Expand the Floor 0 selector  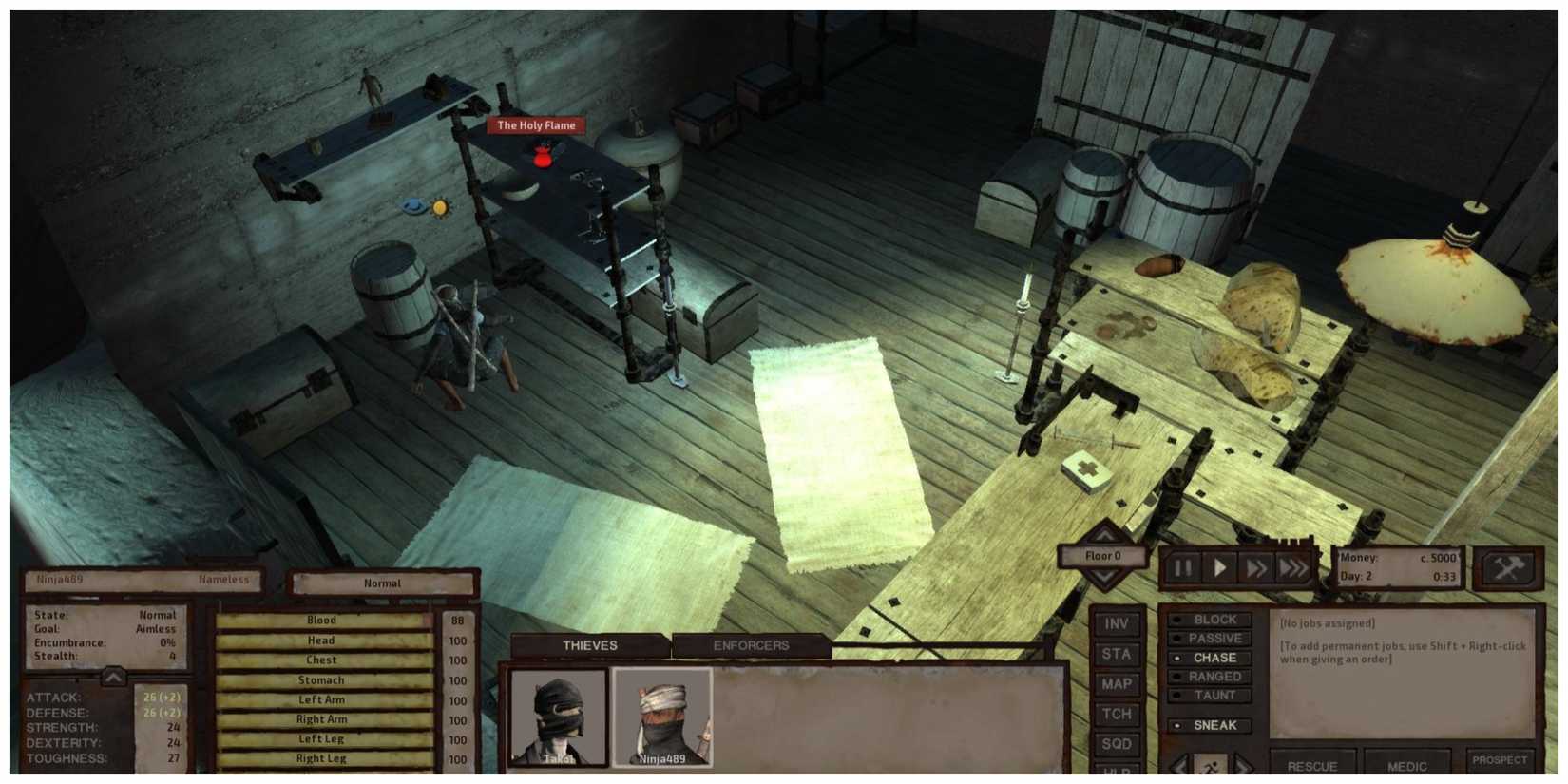pyautogui.click(x=1103, y=556)
